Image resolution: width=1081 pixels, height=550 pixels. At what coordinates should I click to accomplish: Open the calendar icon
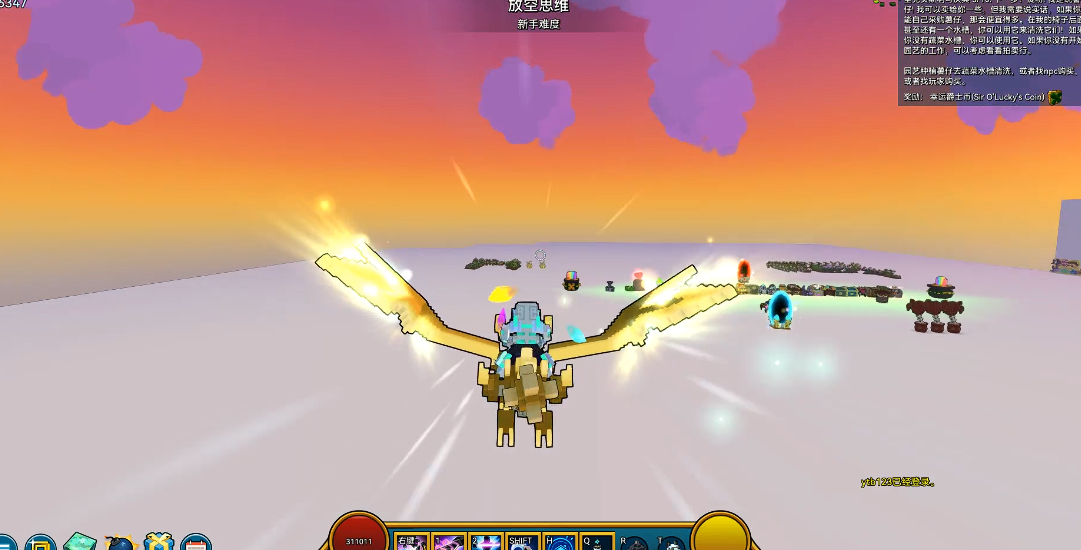click(x=196, y=543)
